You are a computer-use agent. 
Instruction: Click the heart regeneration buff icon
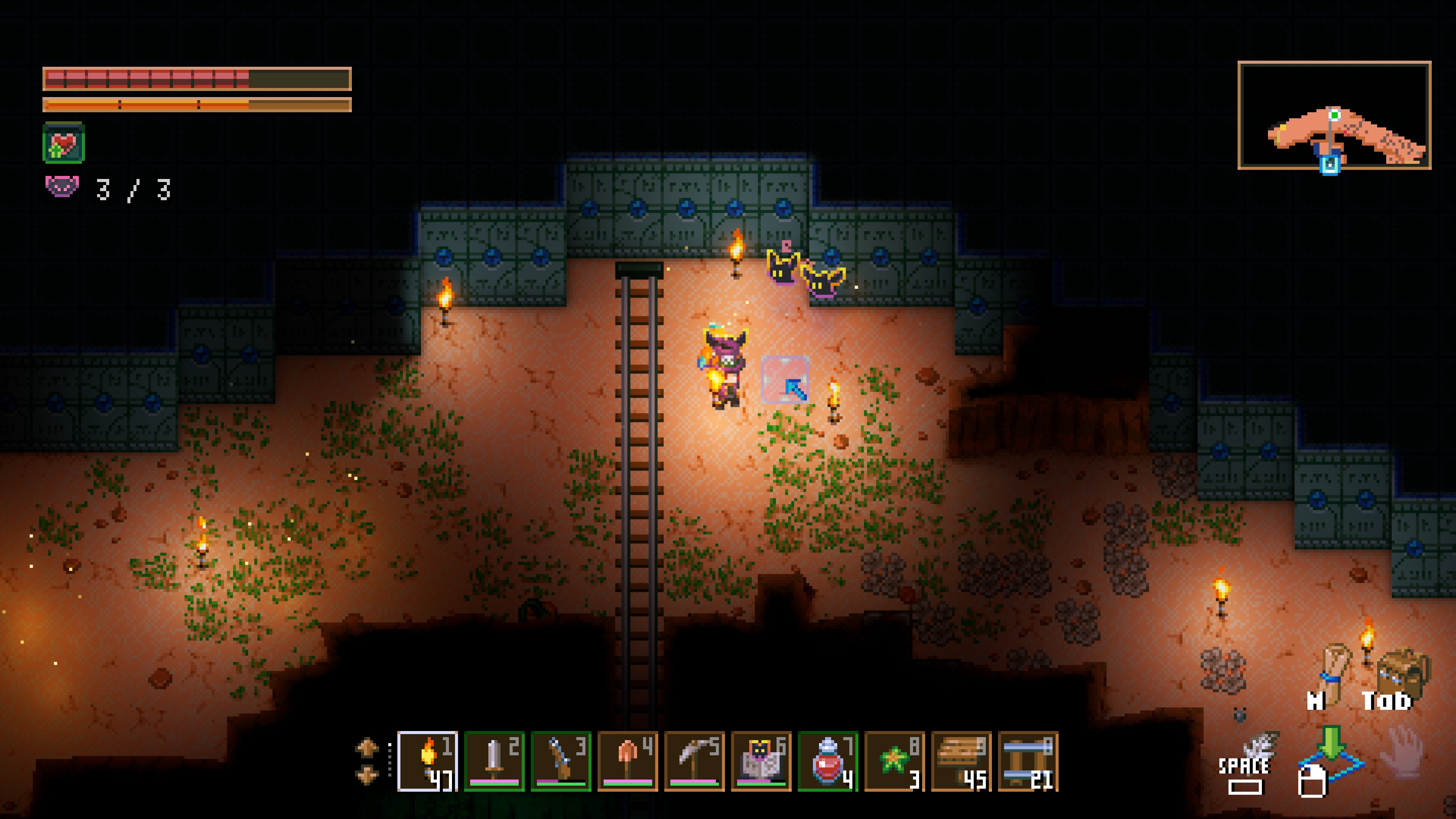click(x=63, y=143)
